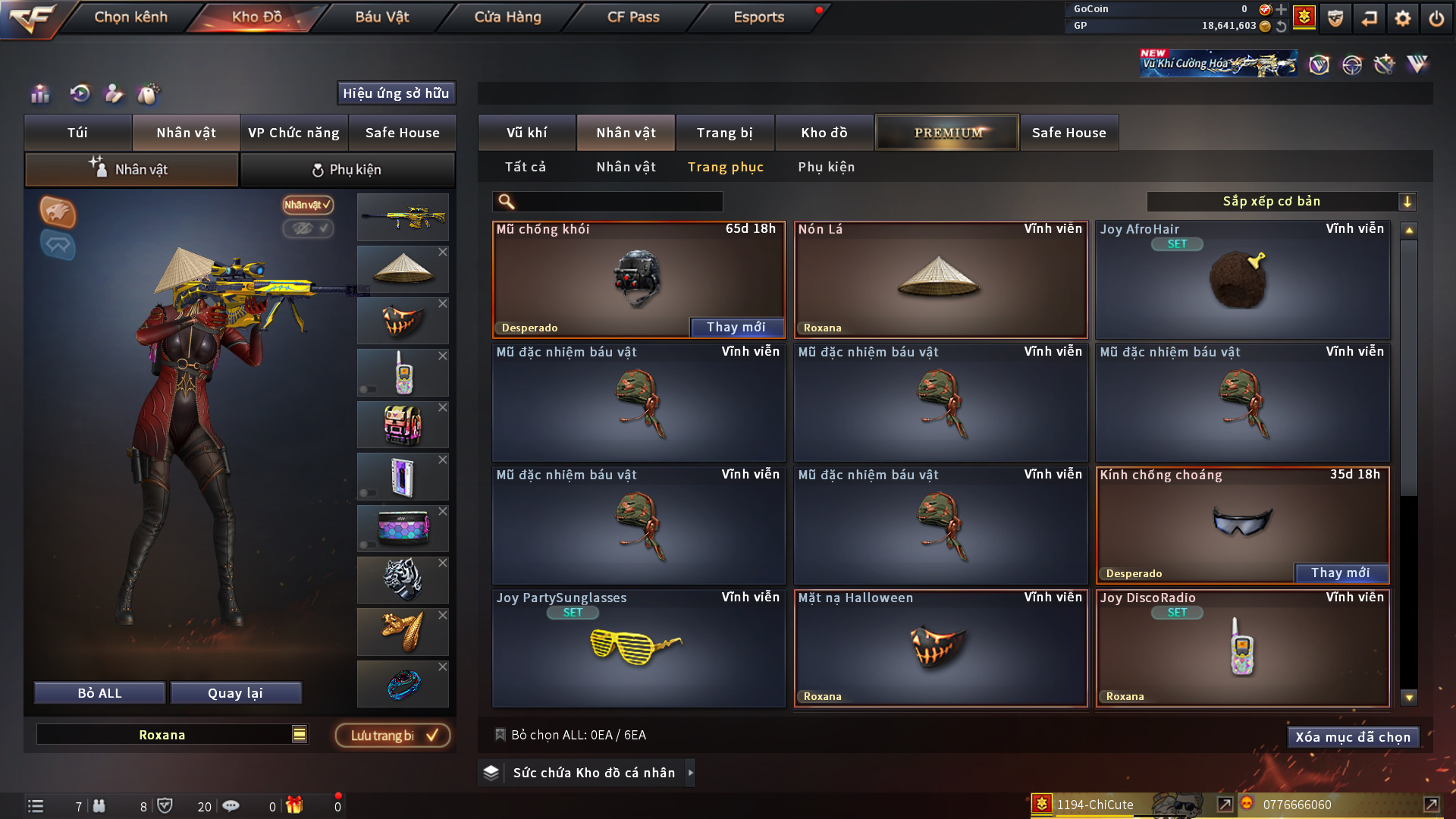Image resolution: width=1456 pixels, height=819 pixels.
Task: Open the Esports menu
Action: pos(758,17)
